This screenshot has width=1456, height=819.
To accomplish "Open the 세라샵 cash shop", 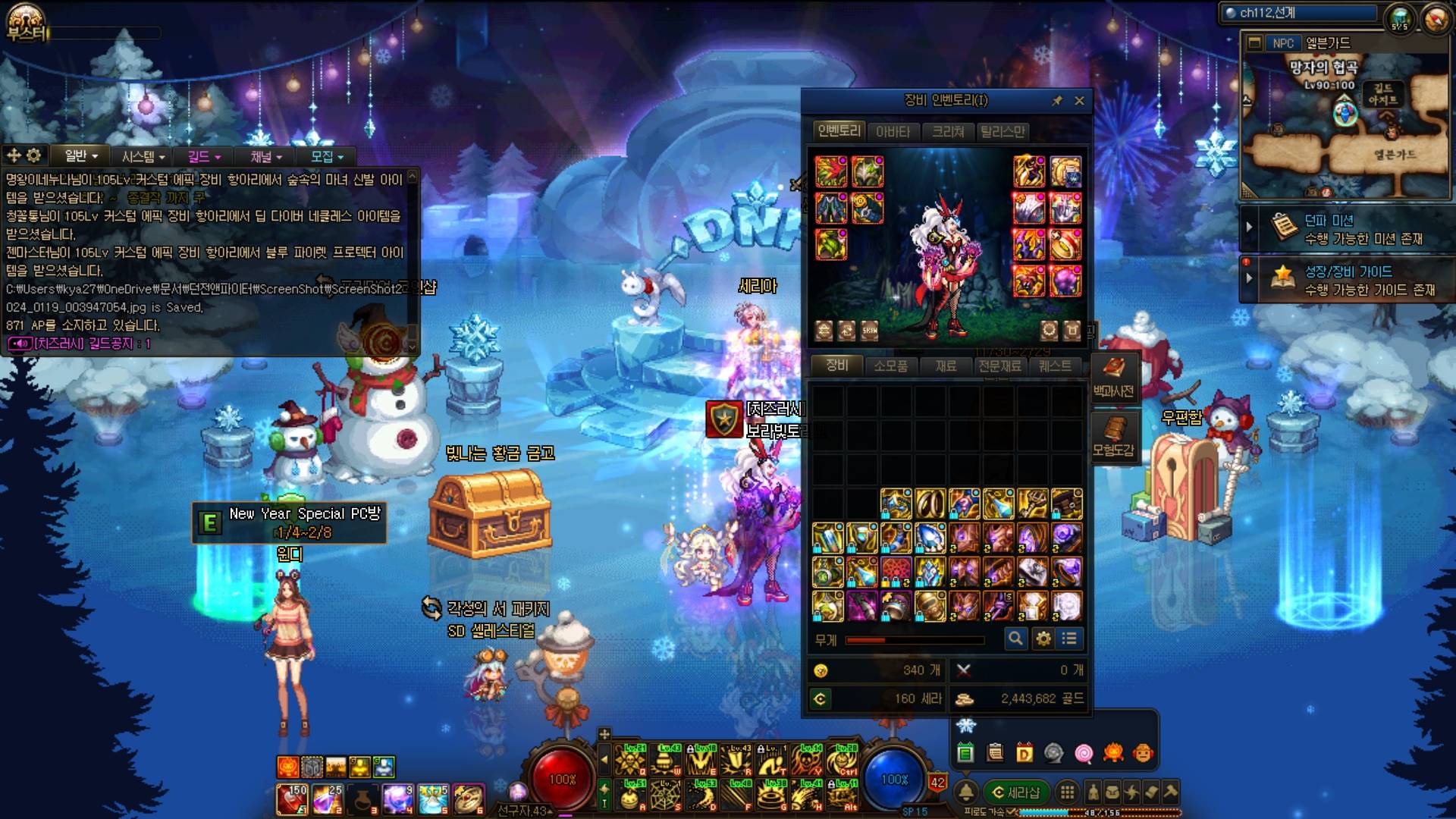I will 1016,792.
